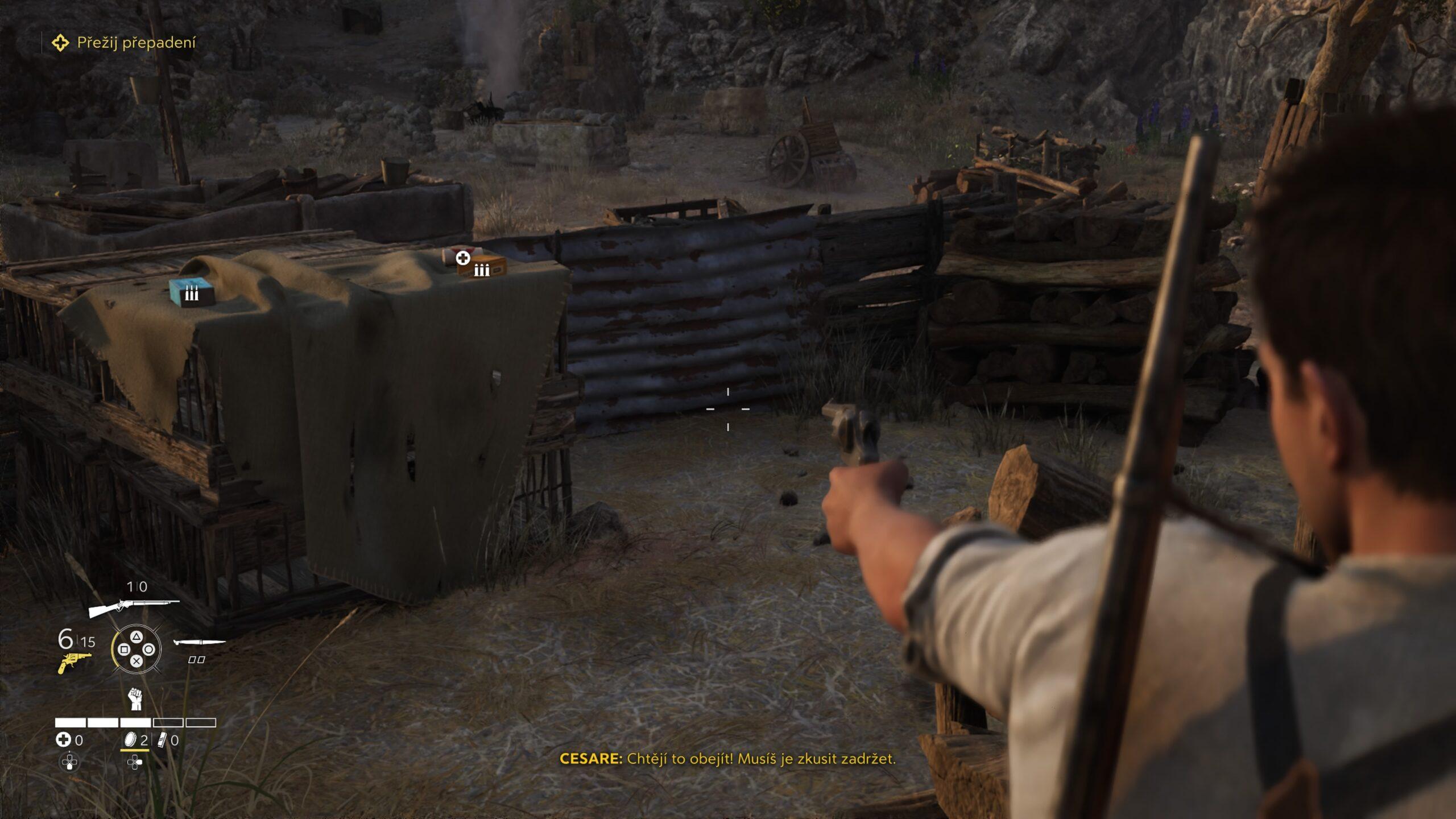Click the bandage pickup marker on the crate
1456x819 pixels.
coord(463,258)
